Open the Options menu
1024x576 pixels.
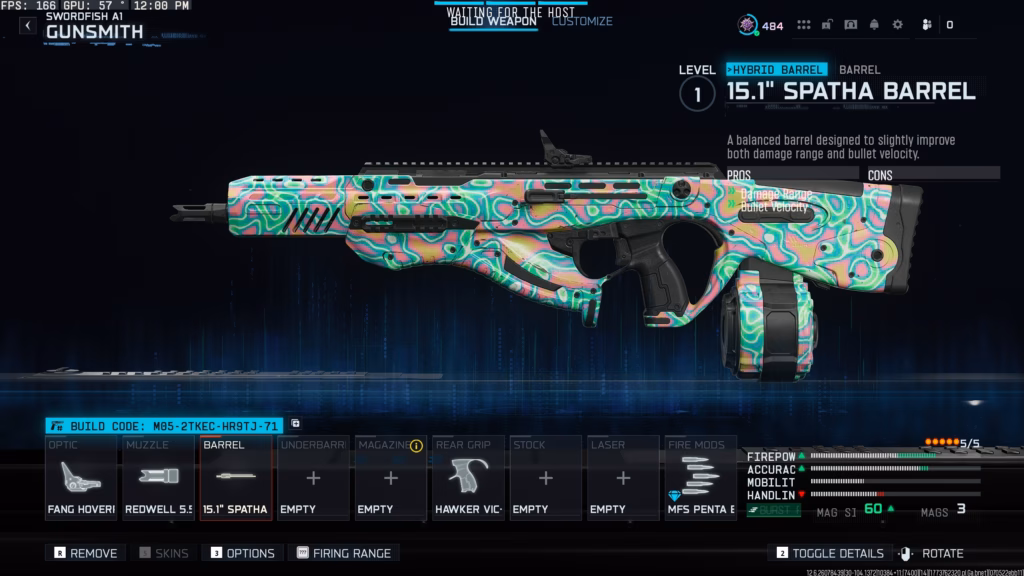pyautogui.click(x=242, y=553)
